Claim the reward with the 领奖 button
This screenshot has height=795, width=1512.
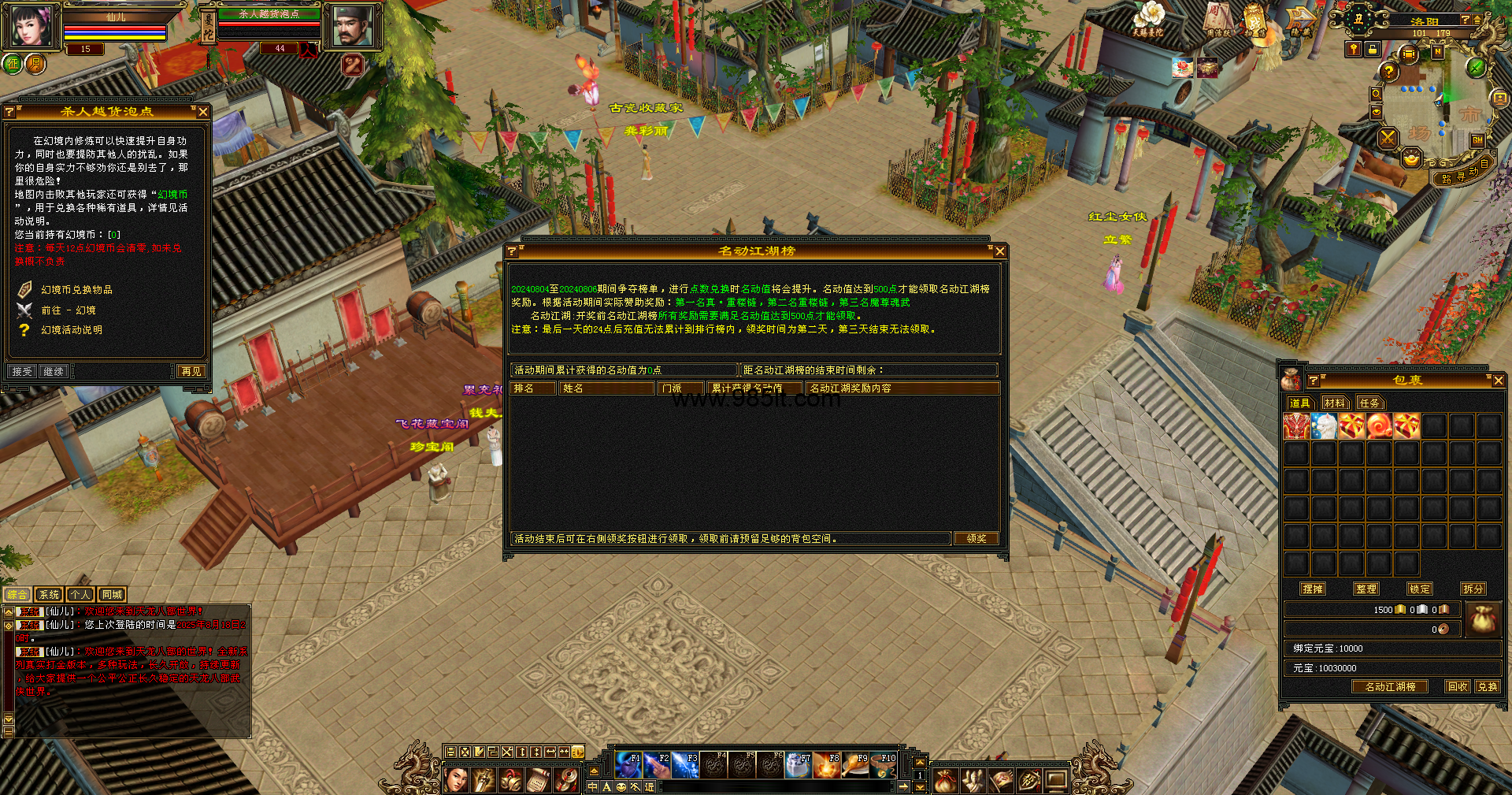point(976,539)
